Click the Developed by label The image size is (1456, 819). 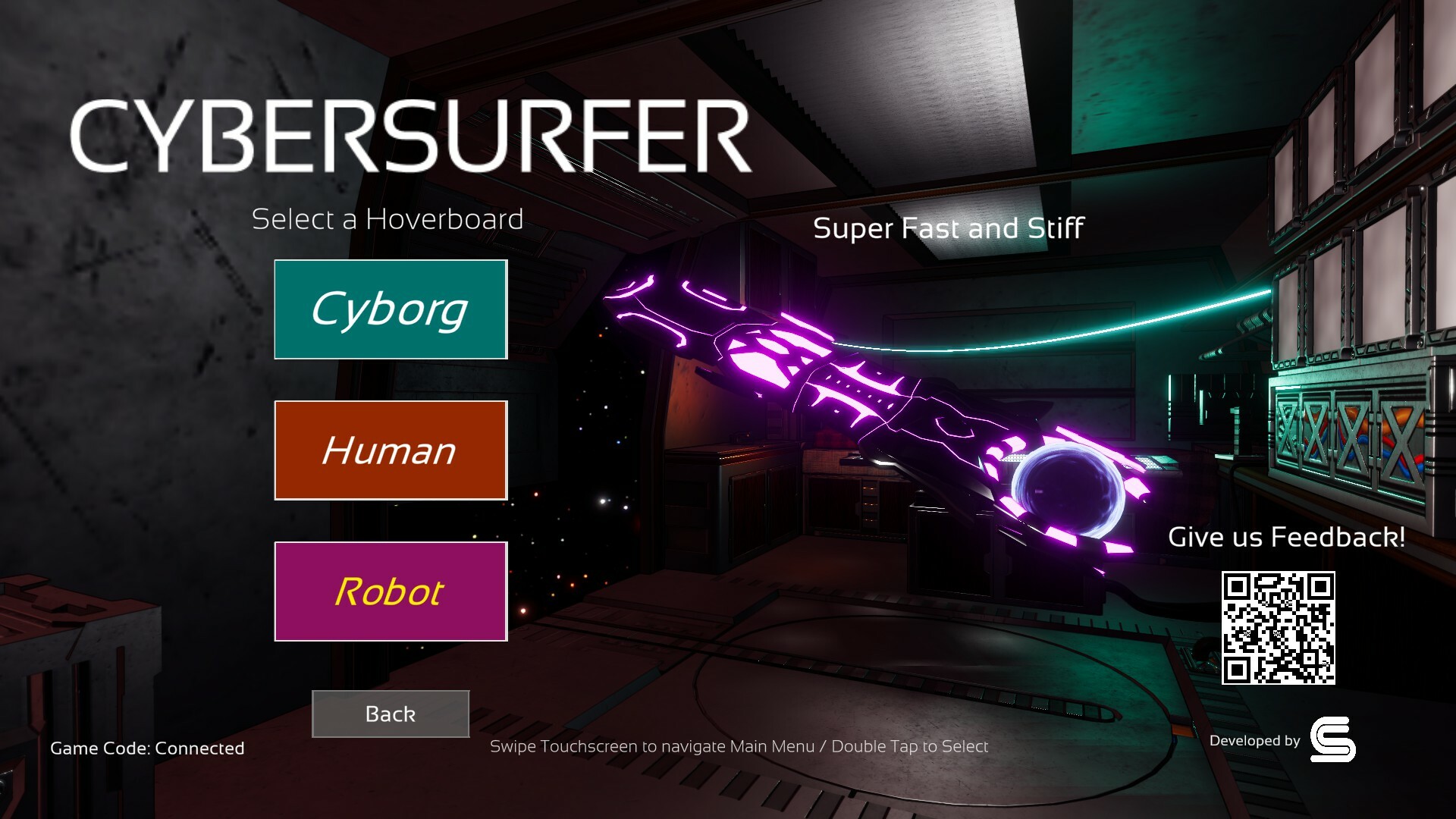[1255, 741]
